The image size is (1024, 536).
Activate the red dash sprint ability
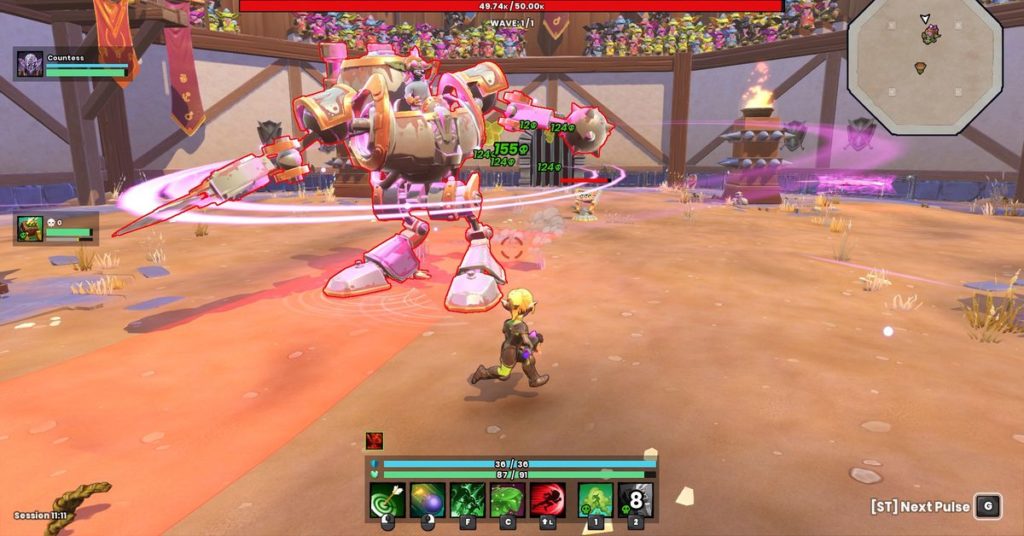547,500
